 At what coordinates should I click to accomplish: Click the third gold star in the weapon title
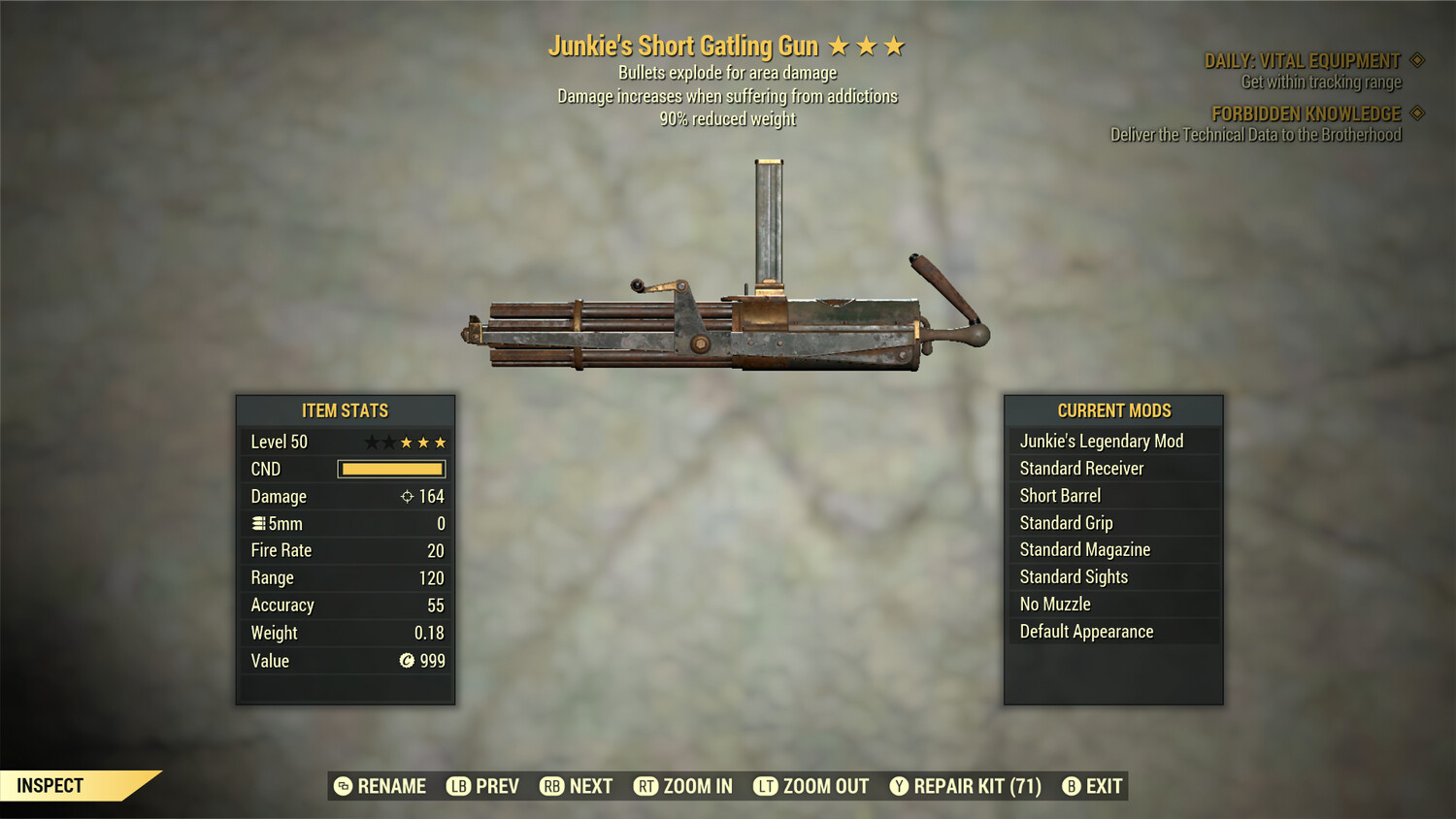point(892,45)
